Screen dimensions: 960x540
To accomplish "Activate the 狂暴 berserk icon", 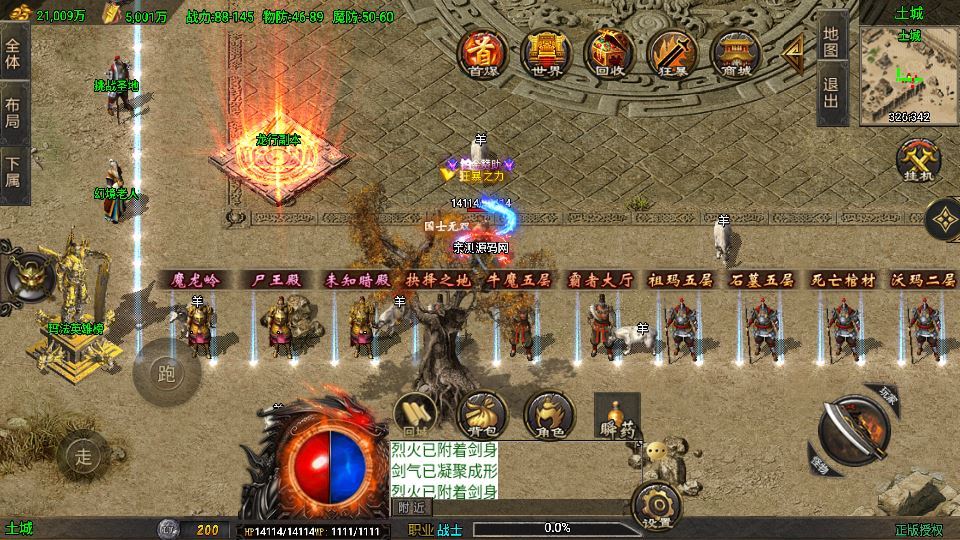I will coord(669,51).
